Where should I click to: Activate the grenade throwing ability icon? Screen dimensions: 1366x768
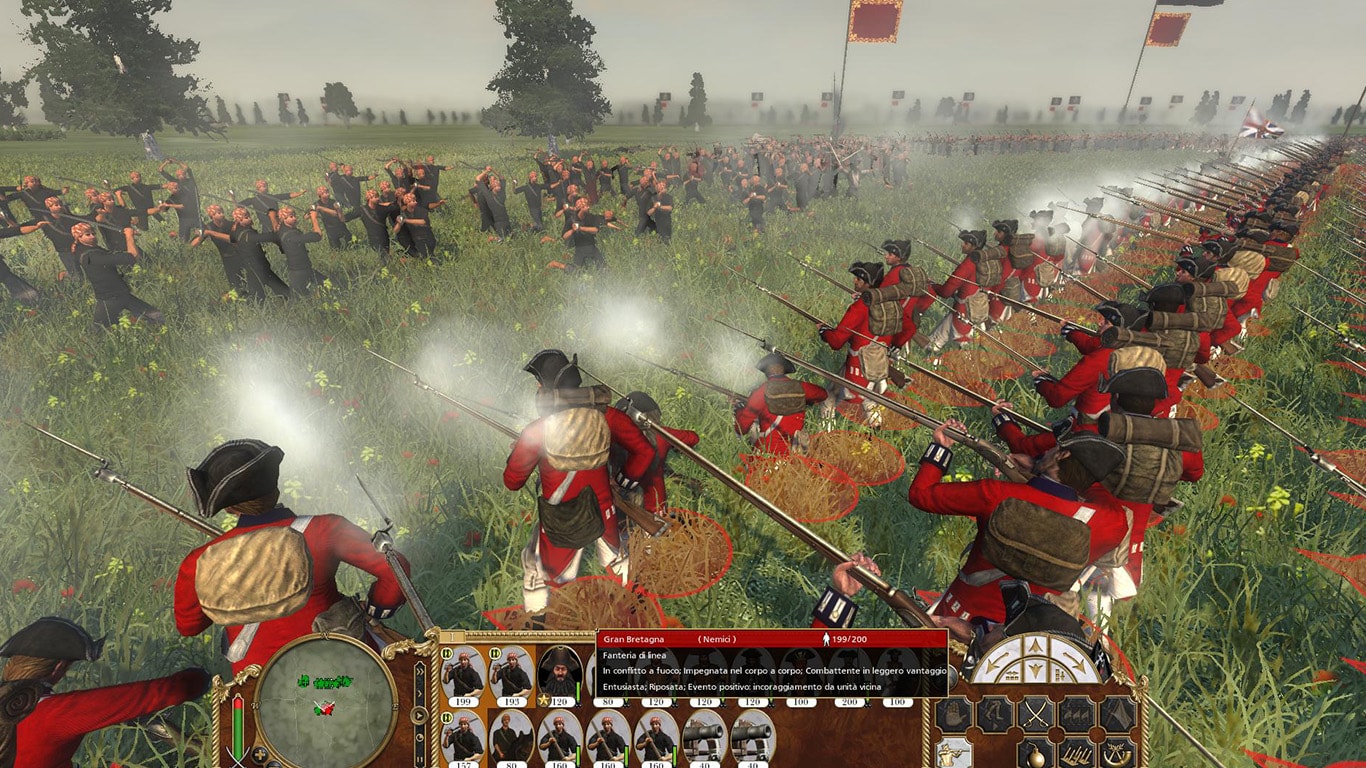tap(1035, 756)
